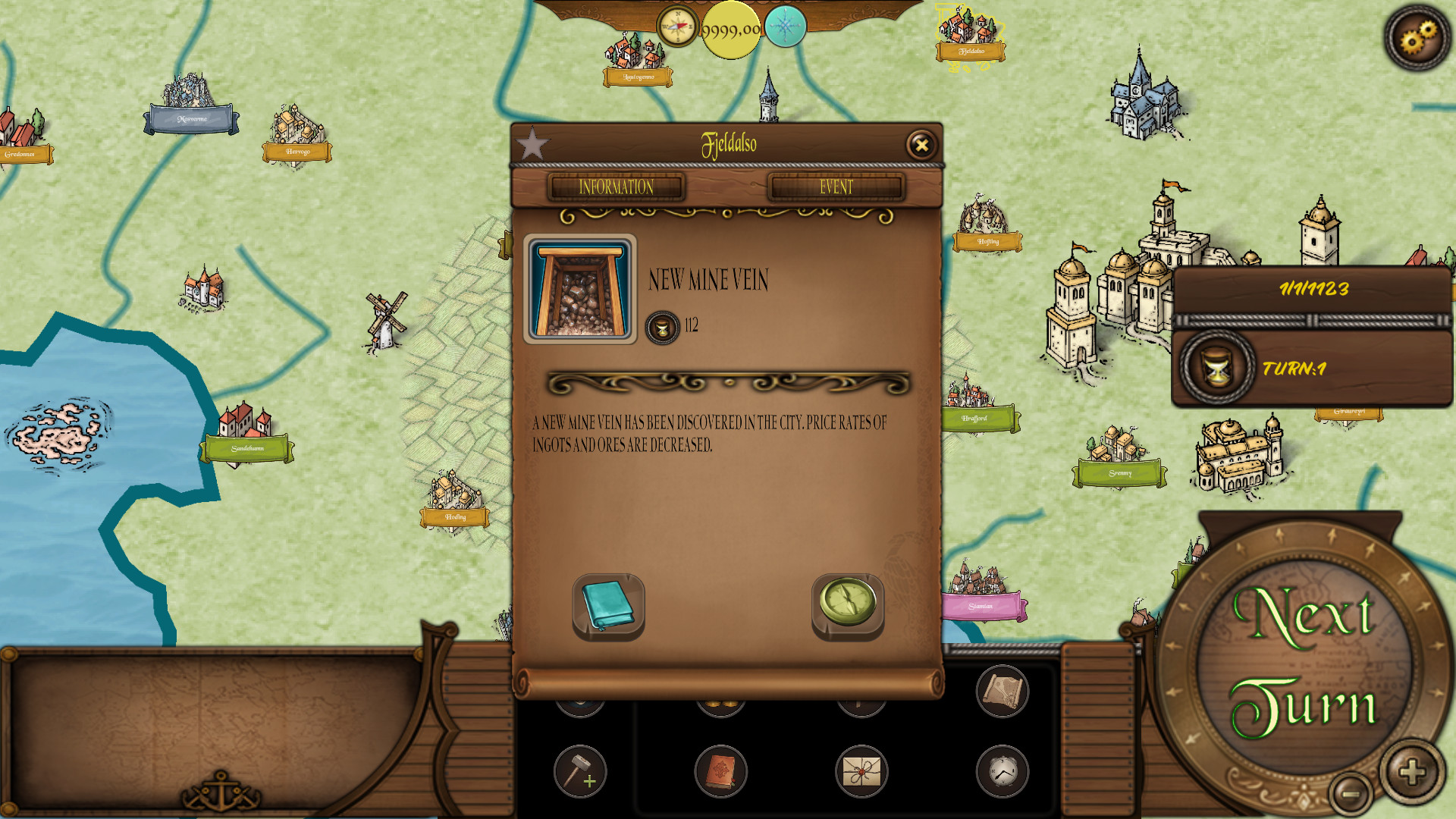Open the sealed letter messages icon
1456x819 pixels.
click(863, 770)
